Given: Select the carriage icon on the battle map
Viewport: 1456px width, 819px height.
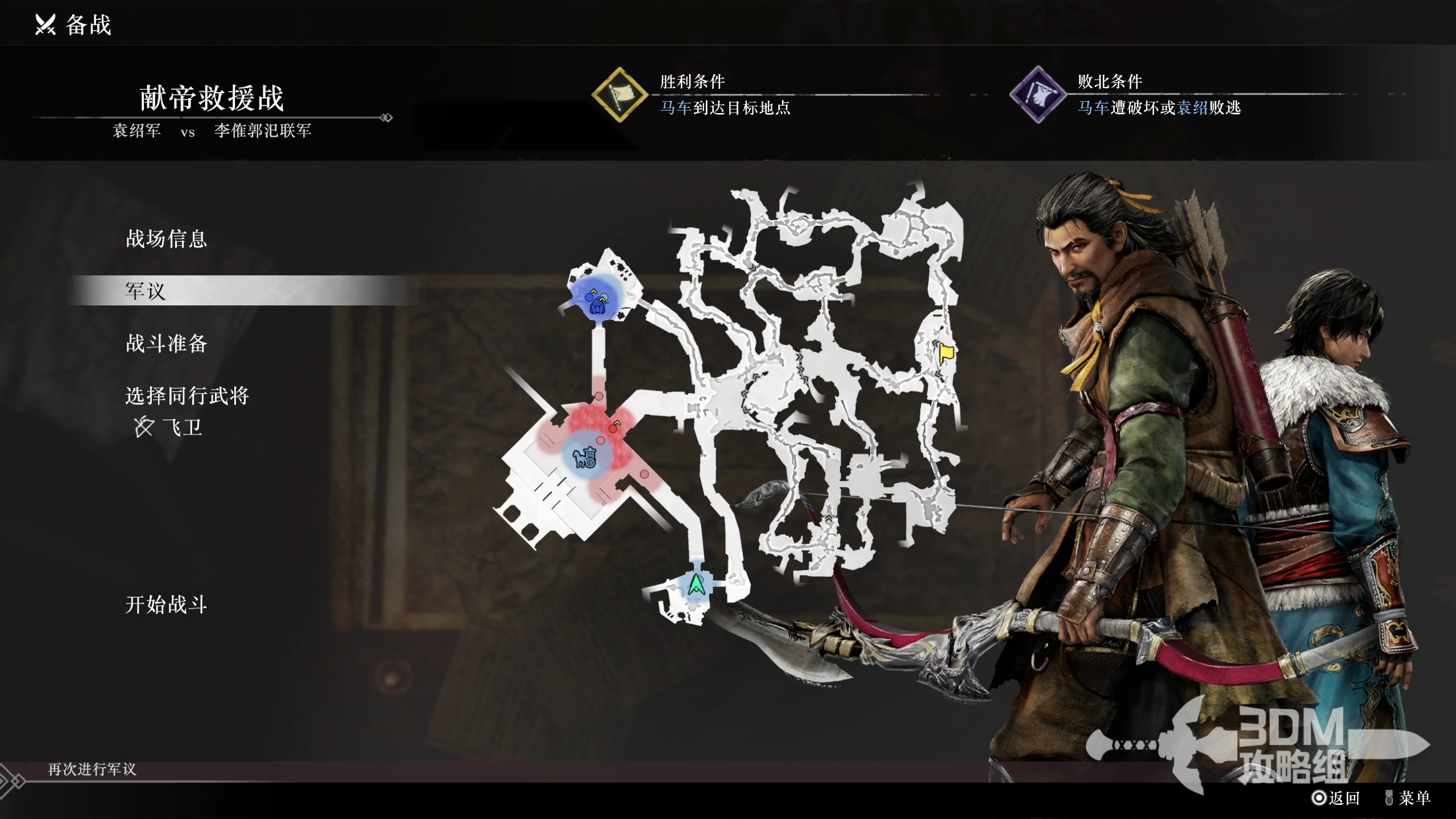Looking at the screenshot, I should [585, 457].
